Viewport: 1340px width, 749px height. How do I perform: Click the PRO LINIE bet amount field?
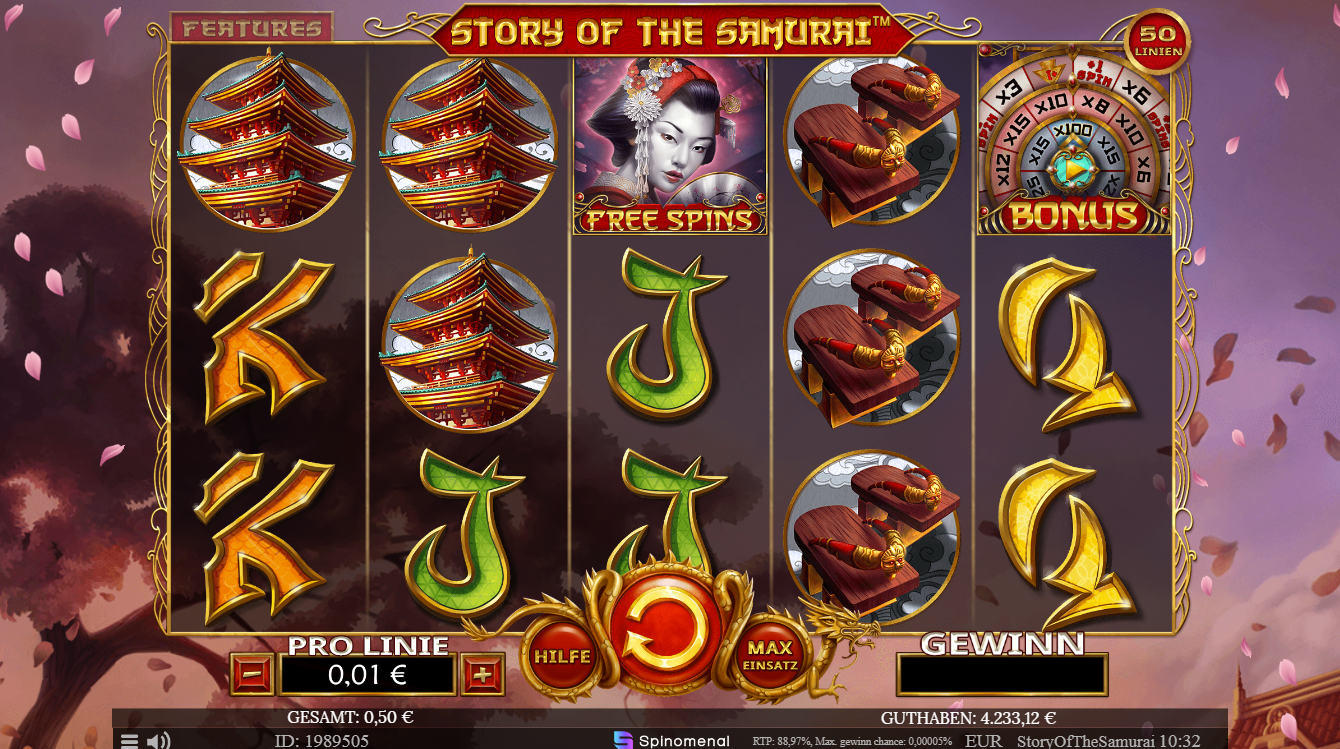click(x=366, y=673)
